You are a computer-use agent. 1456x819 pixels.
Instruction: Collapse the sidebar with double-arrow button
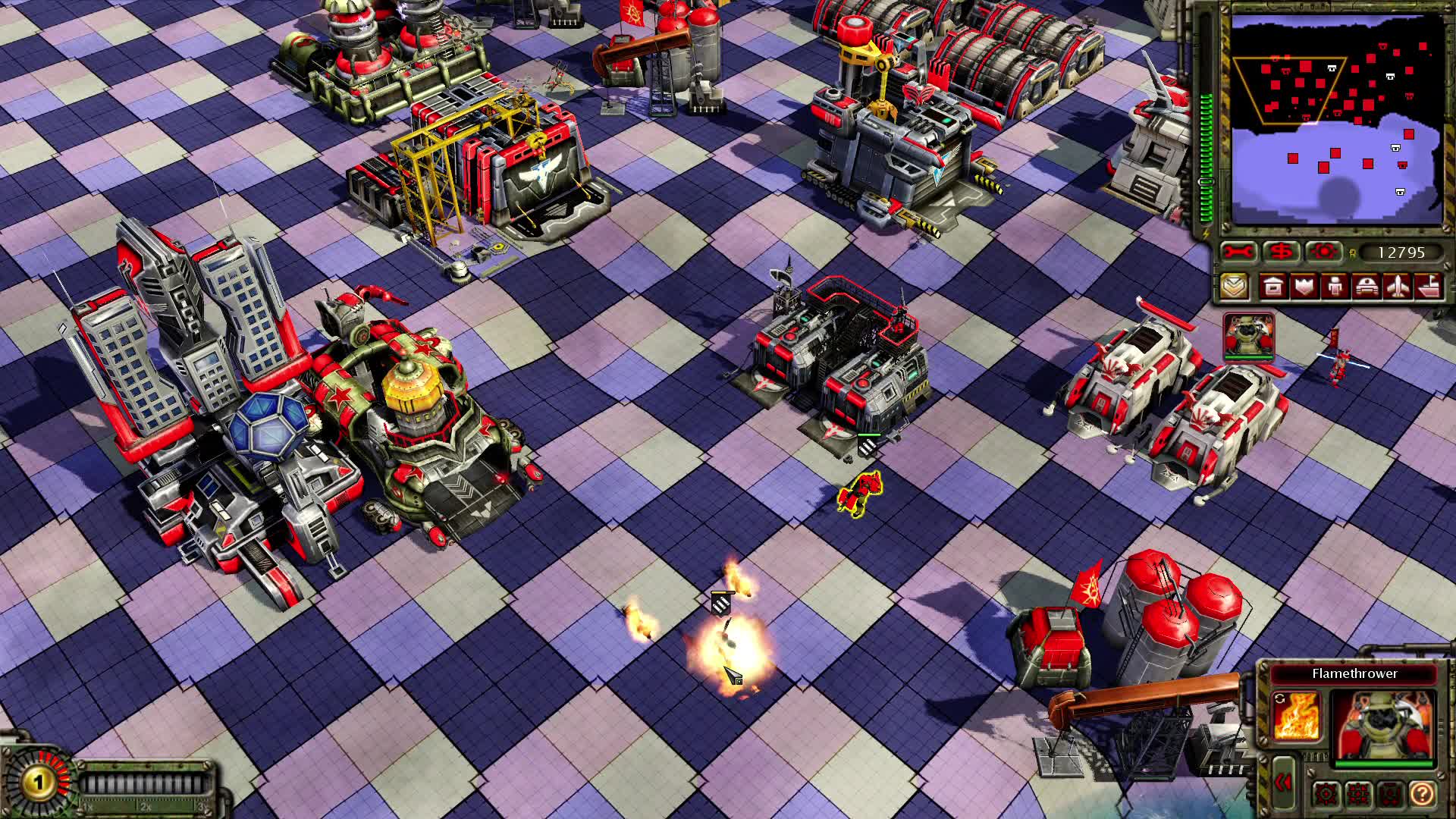(1284, 782)
